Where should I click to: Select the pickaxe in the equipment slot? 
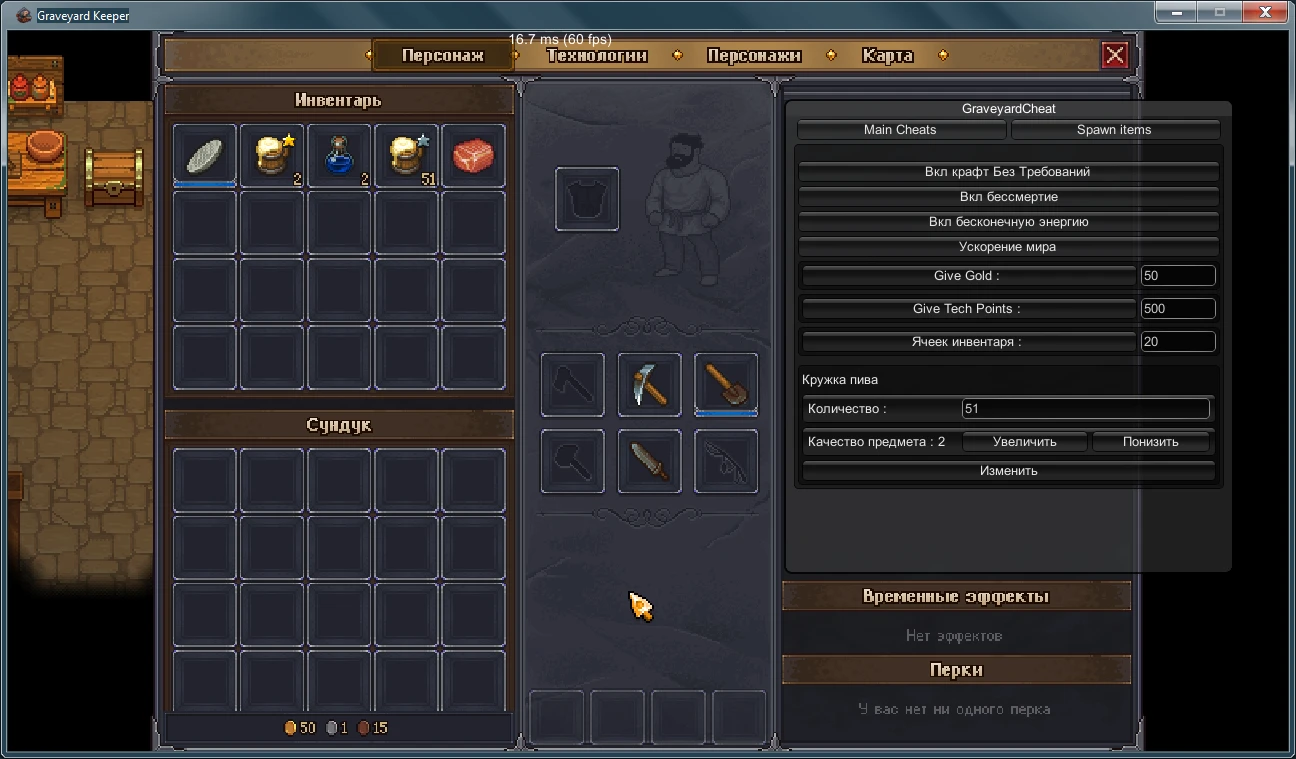649,384
